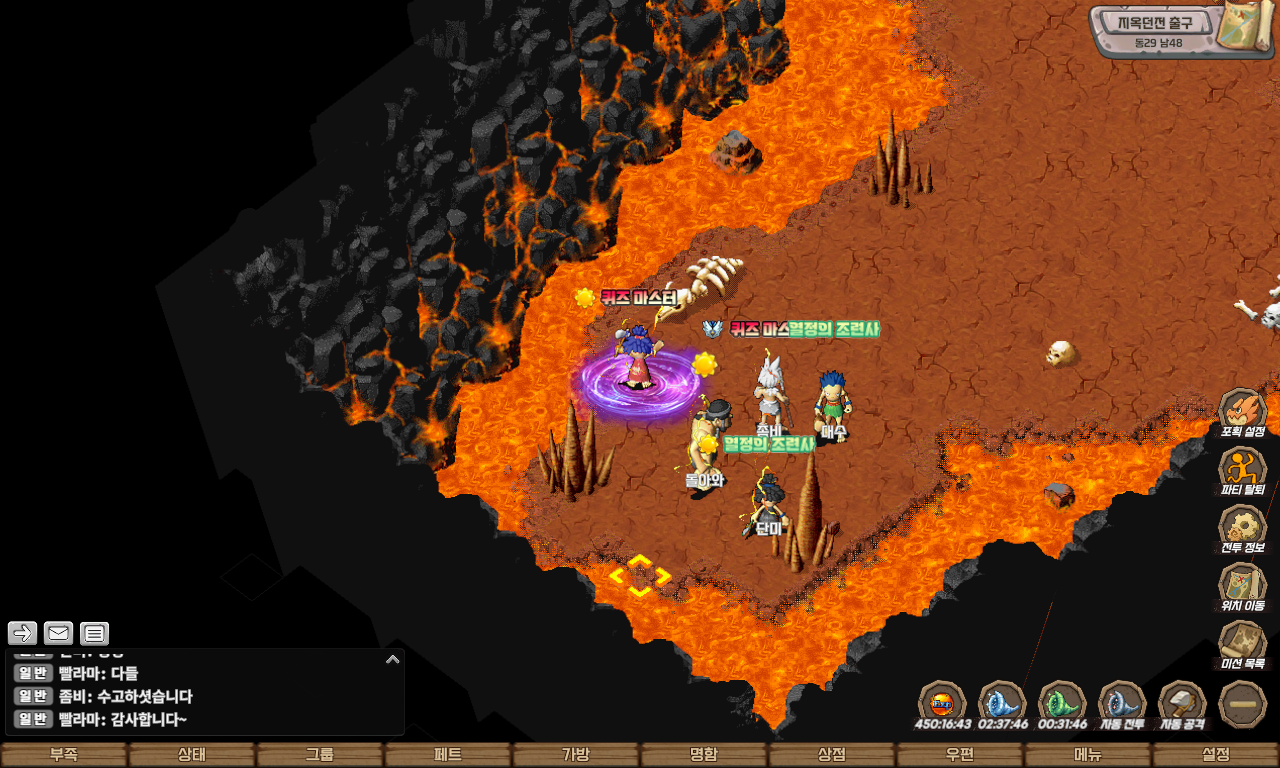
Task: Open the 상점 (shop) menu
Action: coord(832,755)
